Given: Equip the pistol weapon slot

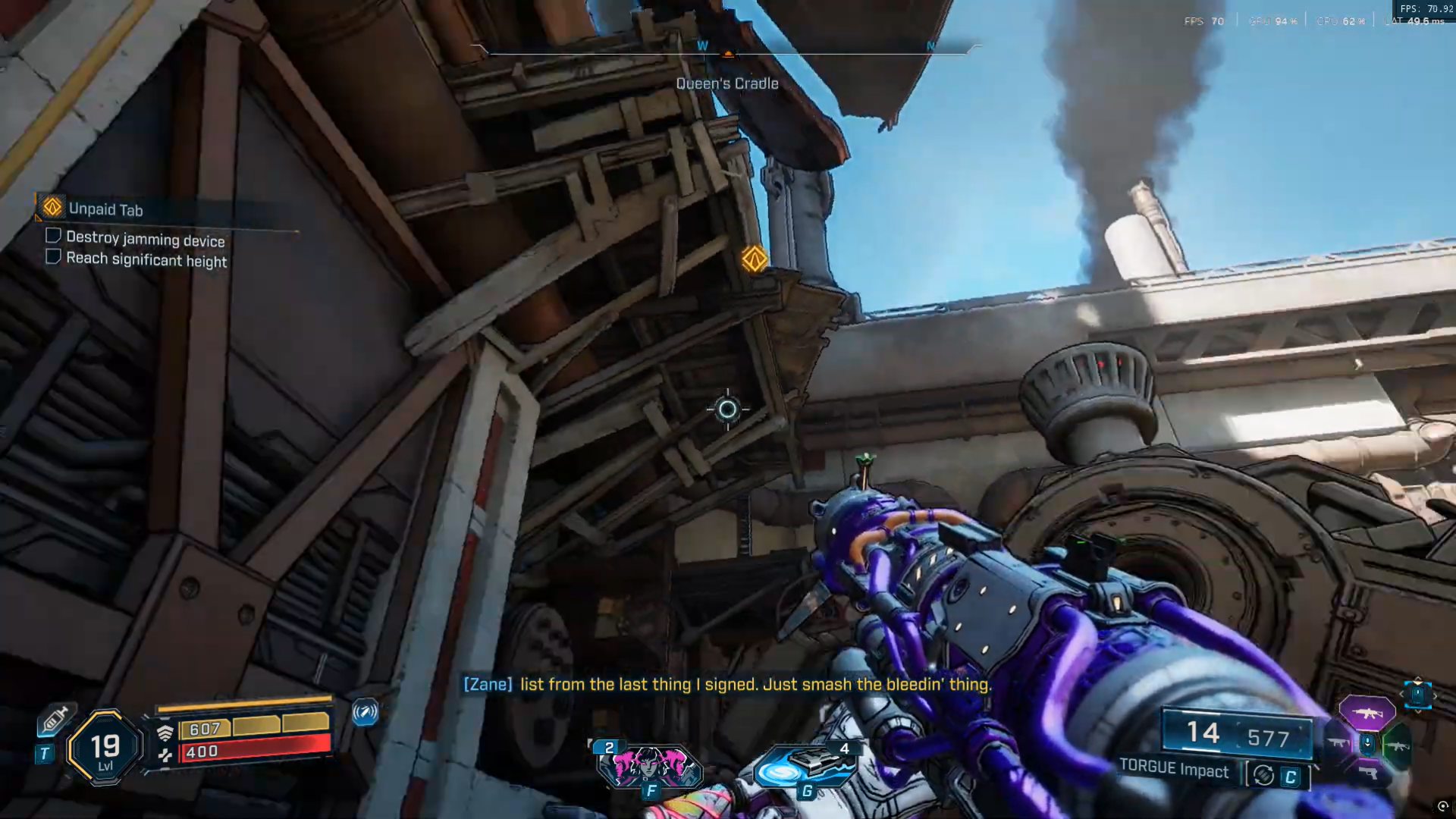Looking at the screenshot, I should click(x=1368, y=773).
